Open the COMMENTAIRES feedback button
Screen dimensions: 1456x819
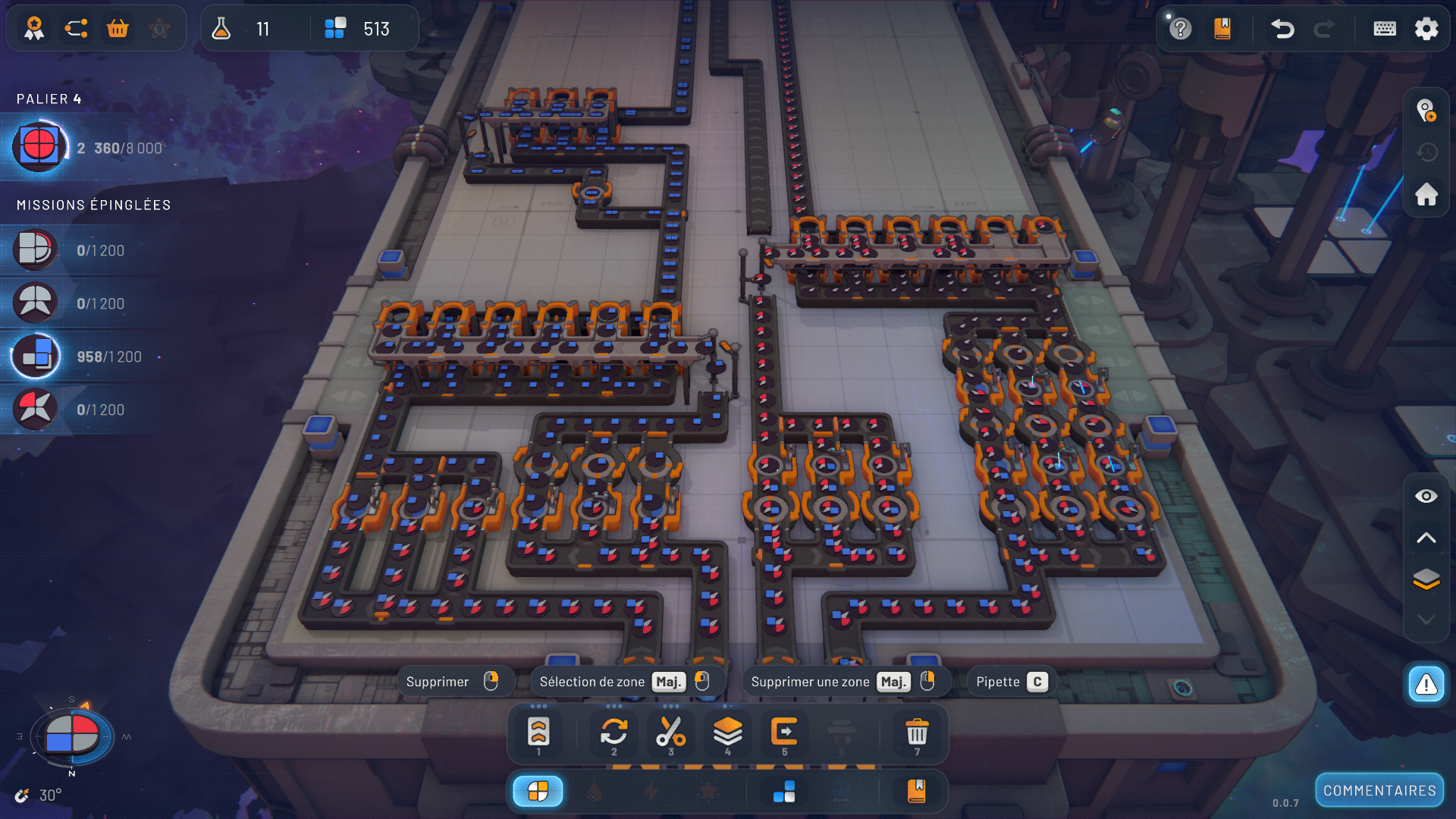tap(1379, 791)
